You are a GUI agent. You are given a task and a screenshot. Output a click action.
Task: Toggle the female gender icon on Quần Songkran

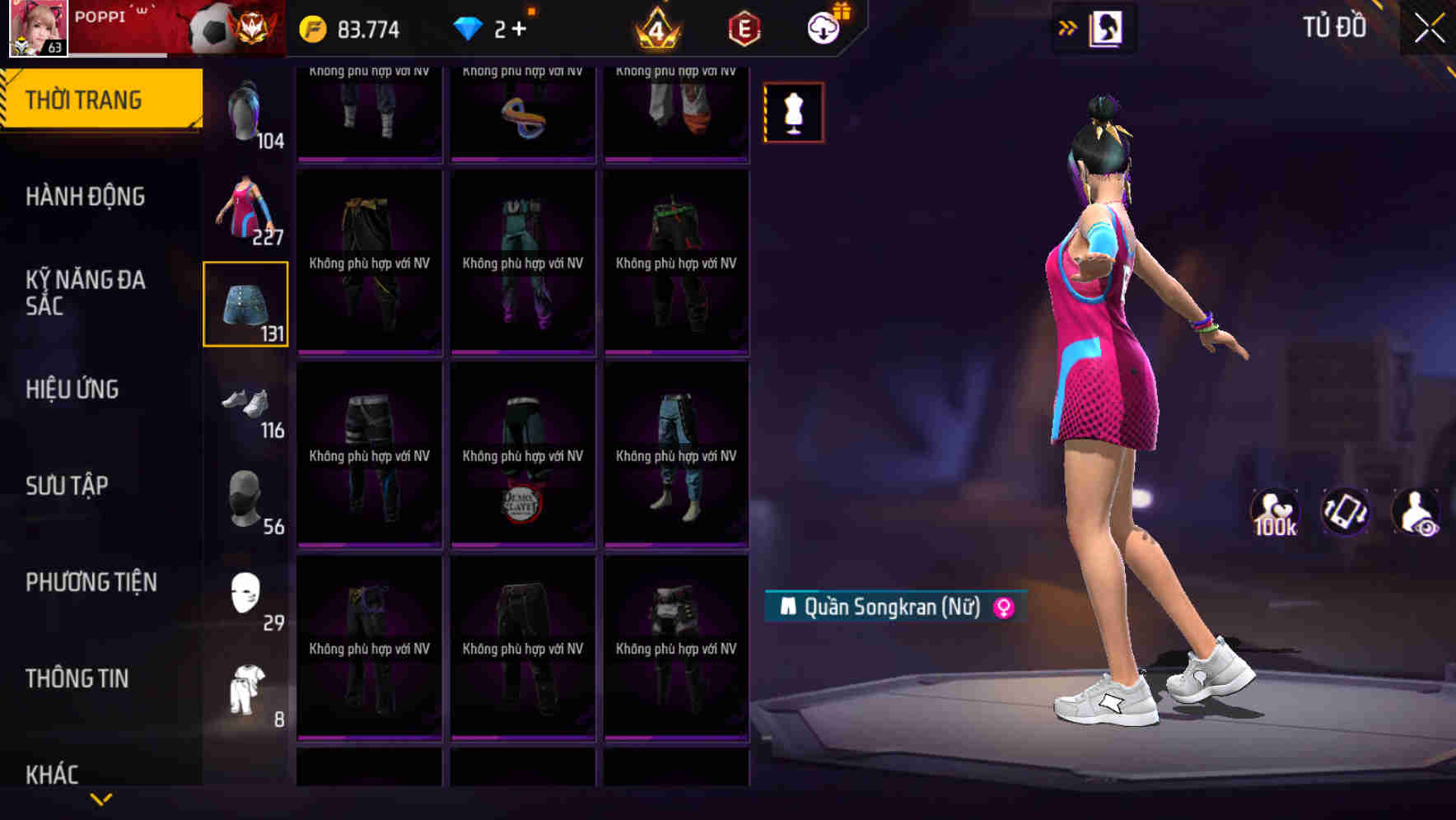pyautogui.click(x=1002, y=607)
